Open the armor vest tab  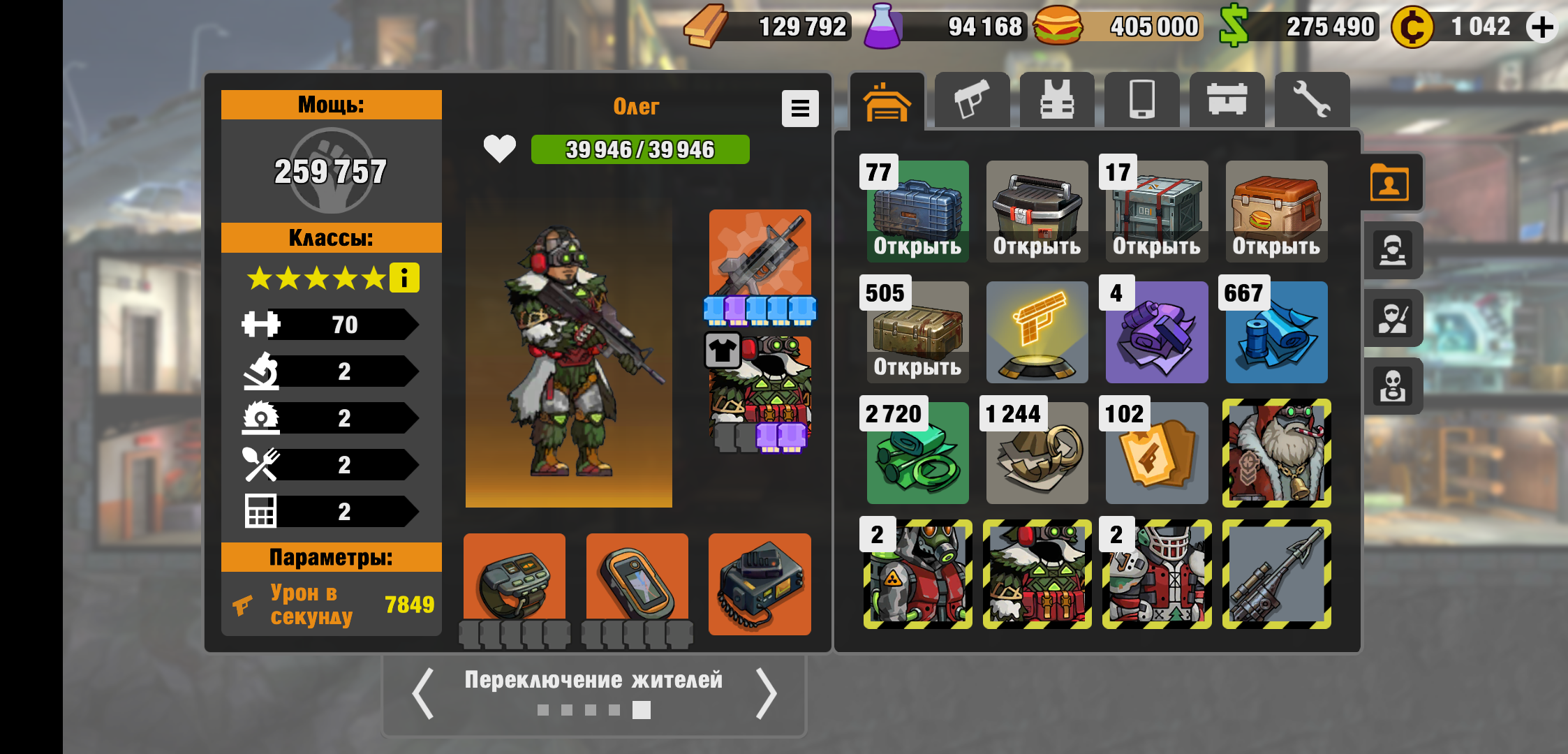[x=1057, y=101]
